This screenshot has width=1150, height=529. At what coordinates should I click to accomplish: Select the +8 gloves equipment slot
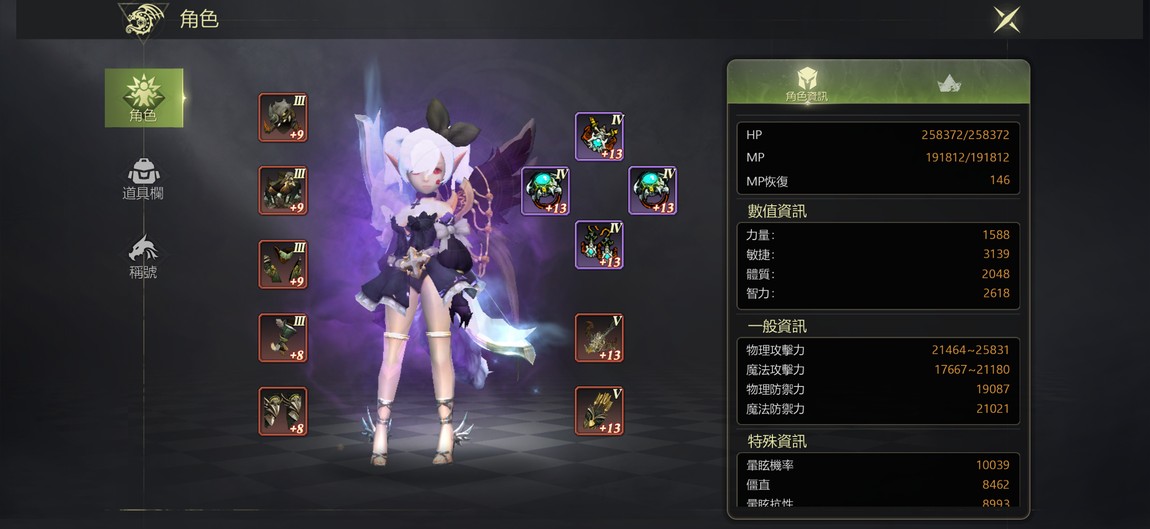[283, 338]
